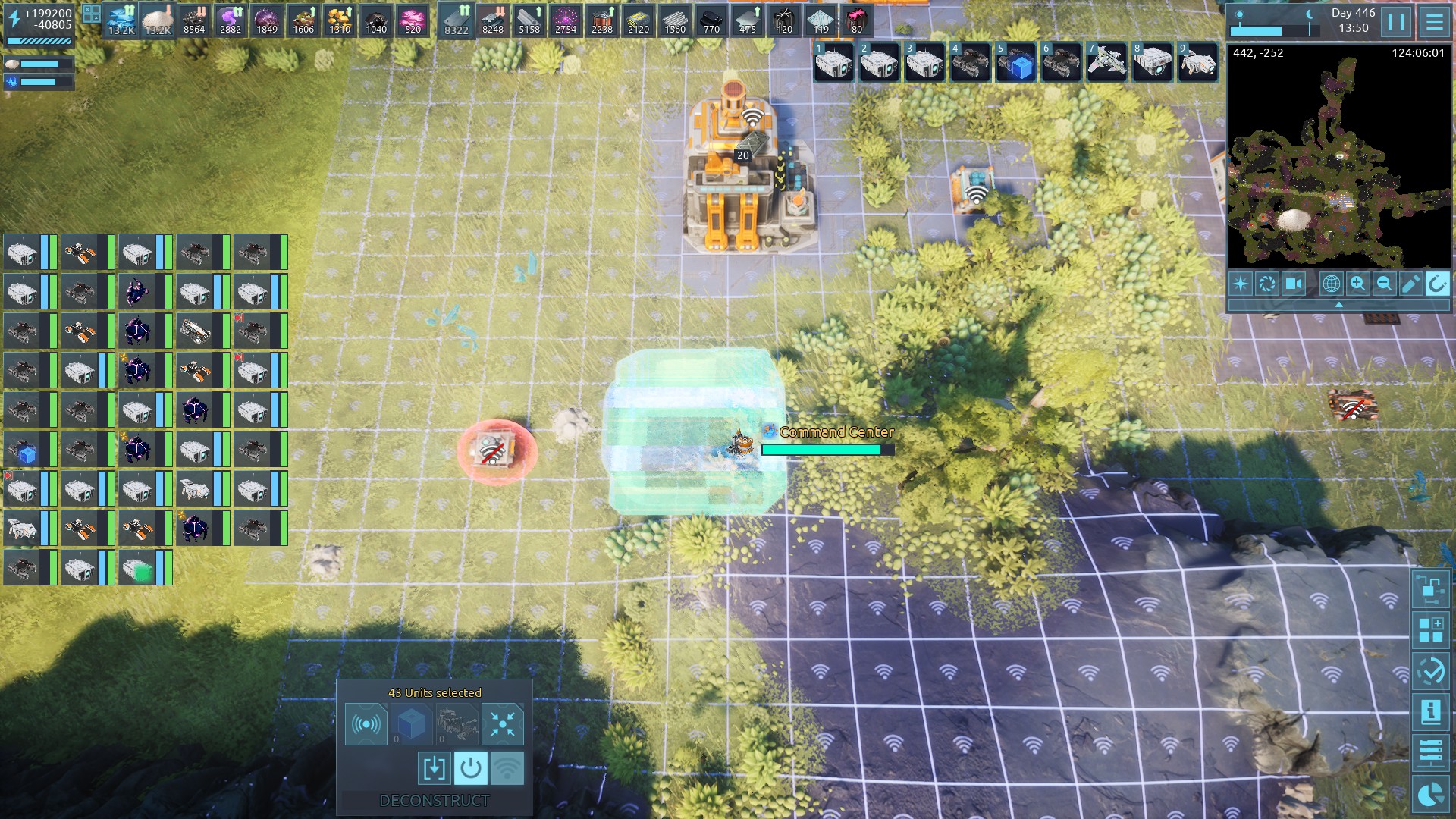Open the info book codex

[x=1431, y=711]
